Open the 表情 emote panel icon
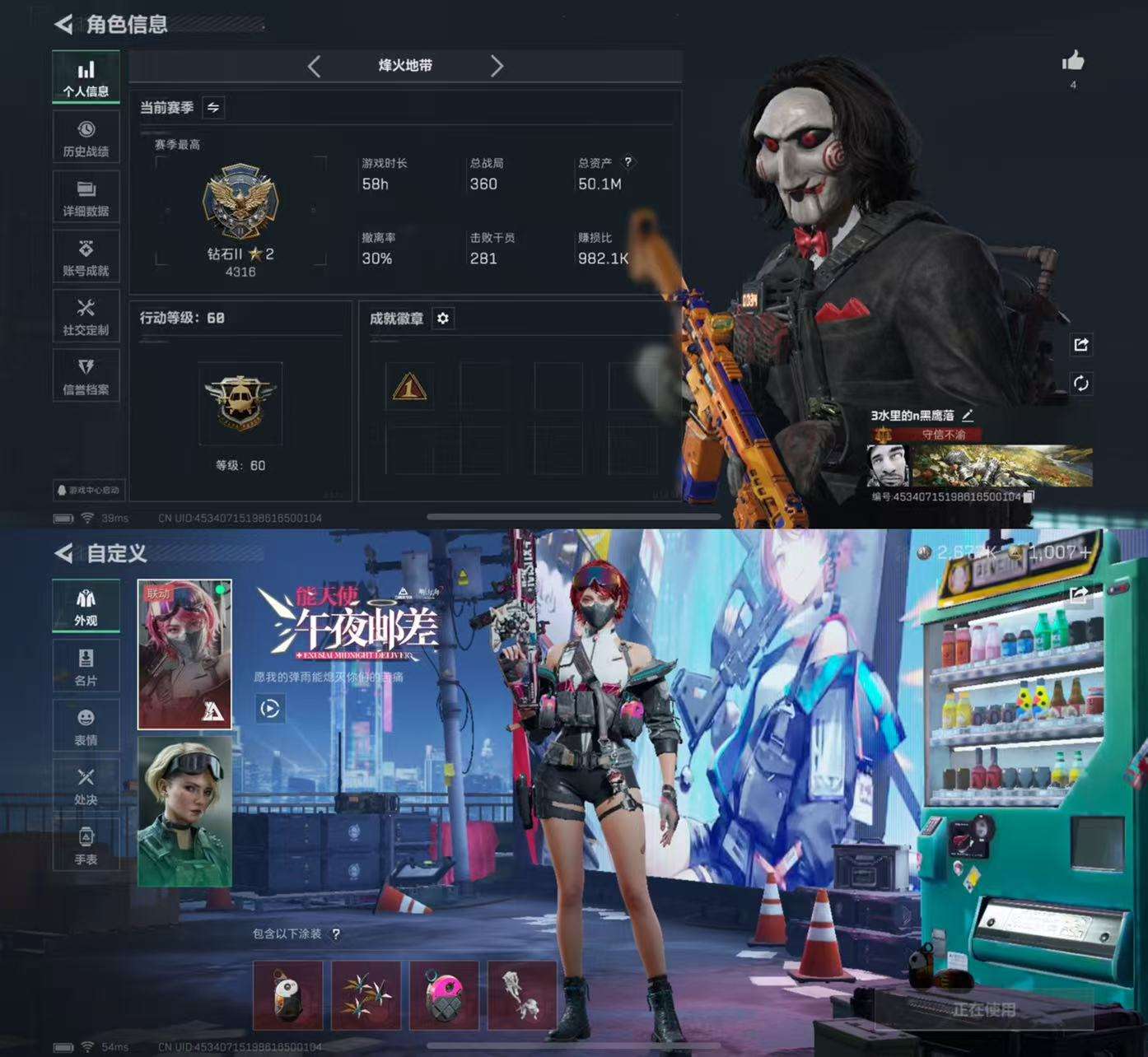Viewport: 1148px width, 1057px height. tap(85, 723)
